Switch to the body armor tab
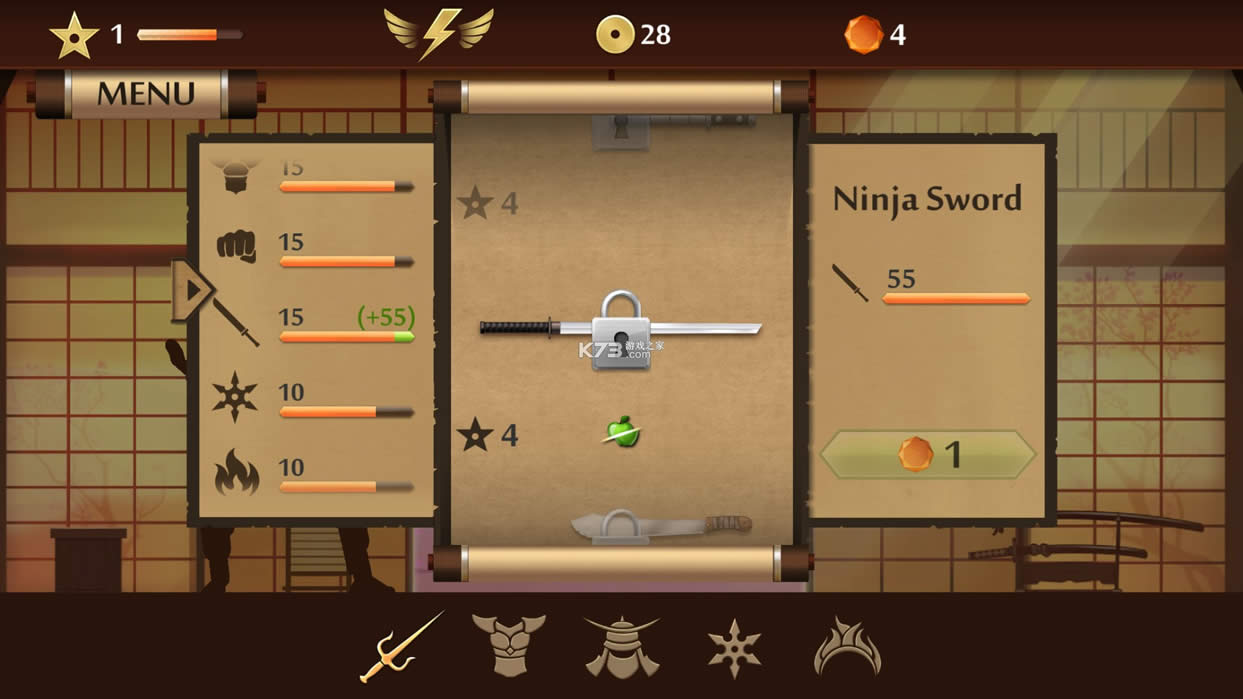 [509, 646]
